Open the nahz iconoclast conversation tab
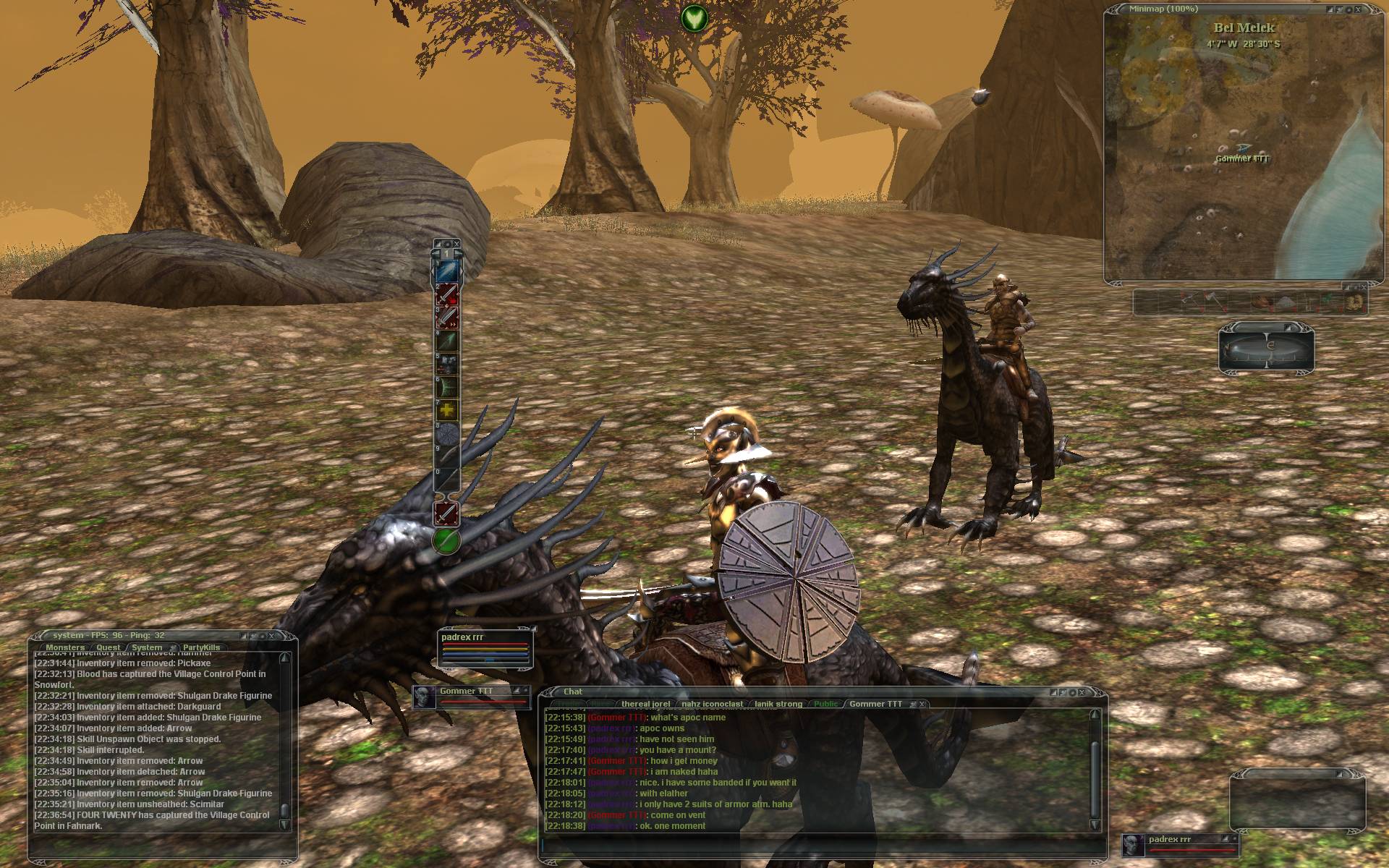The height and width of the screenshot is (868, 1389). click(x=713, y=703)
